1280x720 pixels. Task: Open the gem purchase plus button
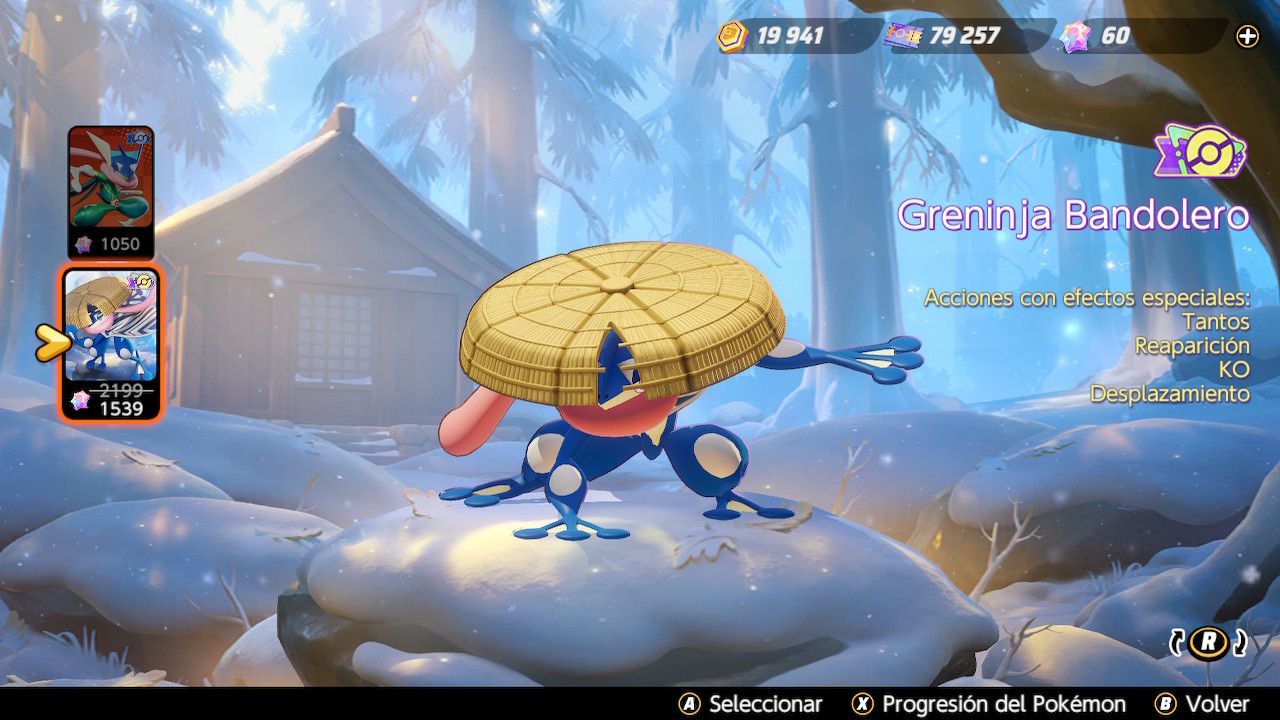pos(1248,37)
